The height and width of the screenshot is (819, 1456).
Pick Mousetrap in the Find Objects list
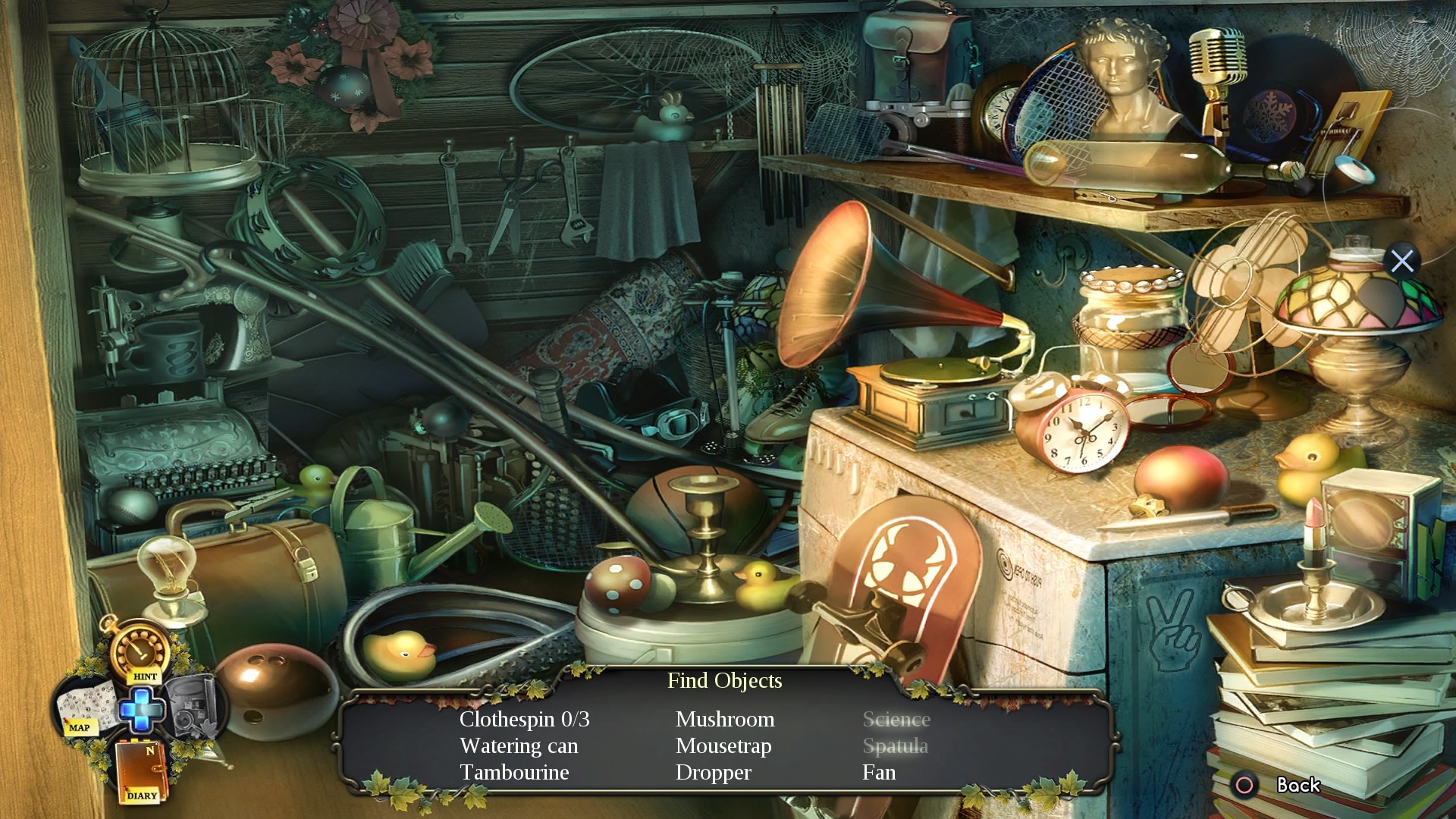coord(723,746)
